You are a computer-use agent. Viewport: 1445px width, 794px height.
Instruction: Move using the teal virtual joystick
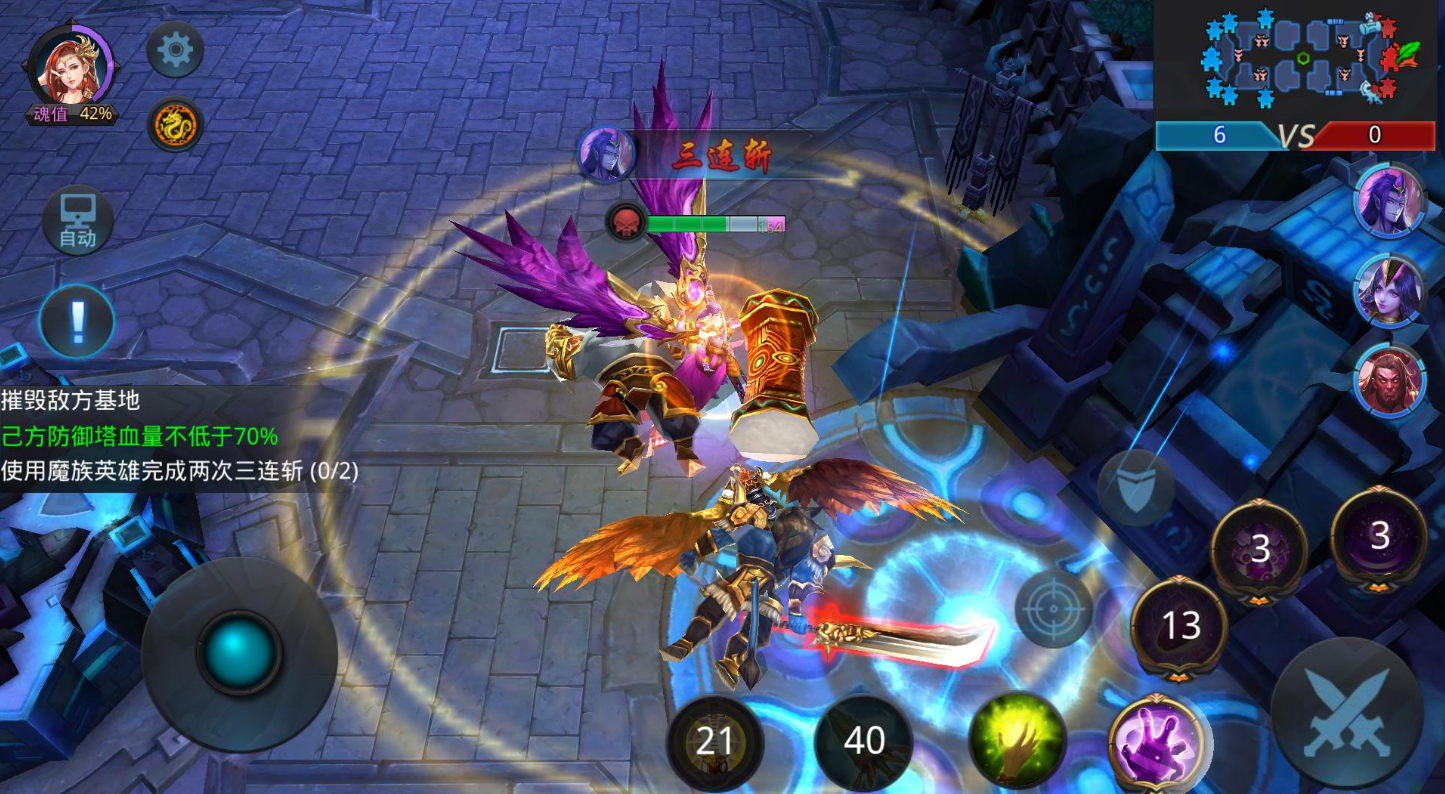coord(239,654)
